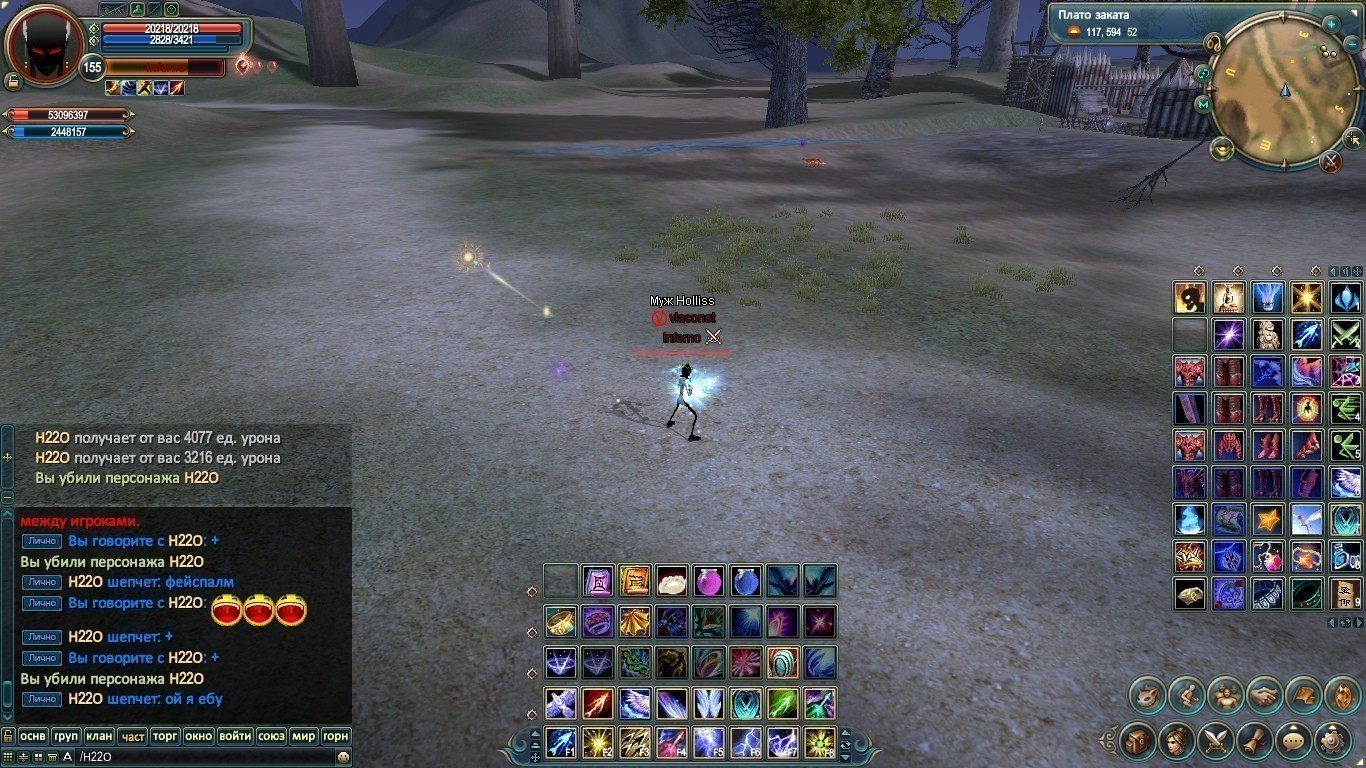Switch to the "груп" chat tab

[65, 736]
